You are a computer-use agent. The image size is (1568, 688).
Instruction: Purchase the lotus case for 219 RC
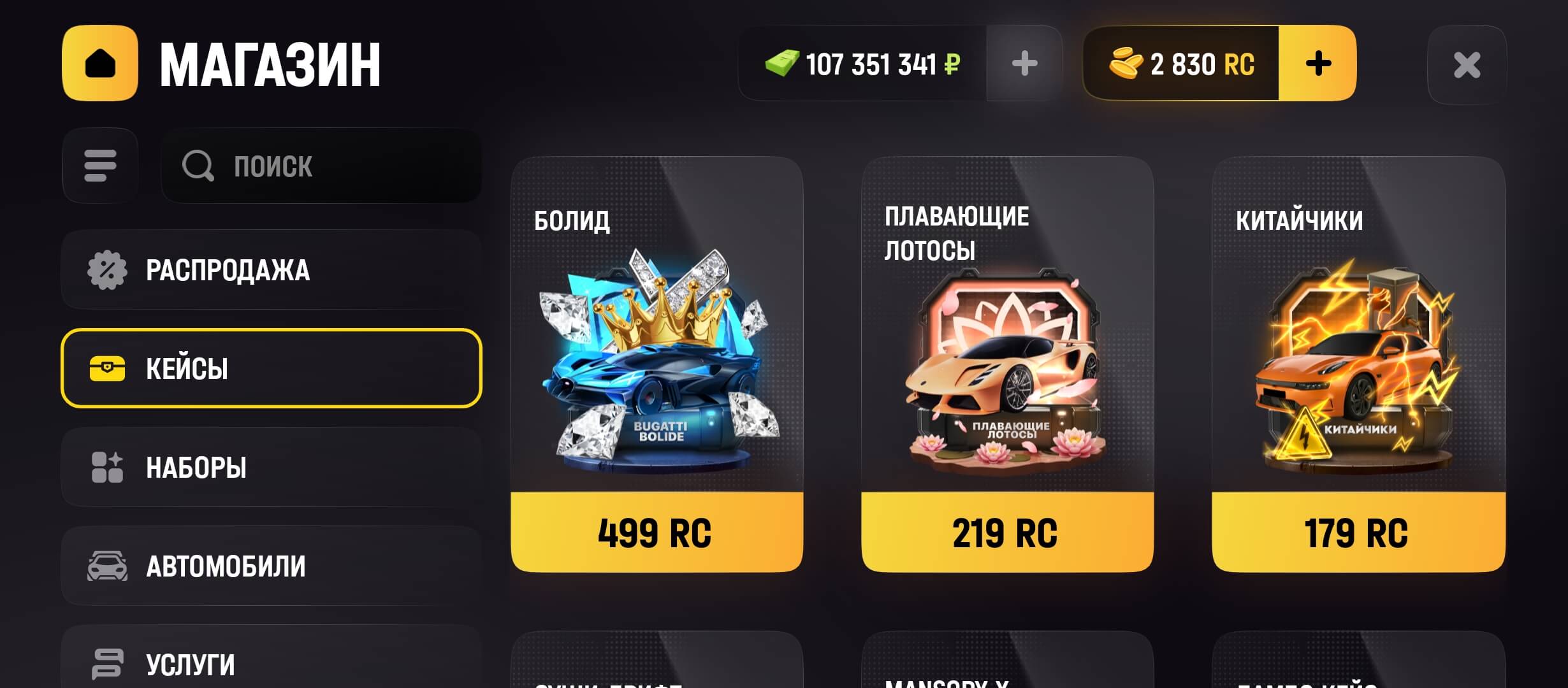(1007, 533)
